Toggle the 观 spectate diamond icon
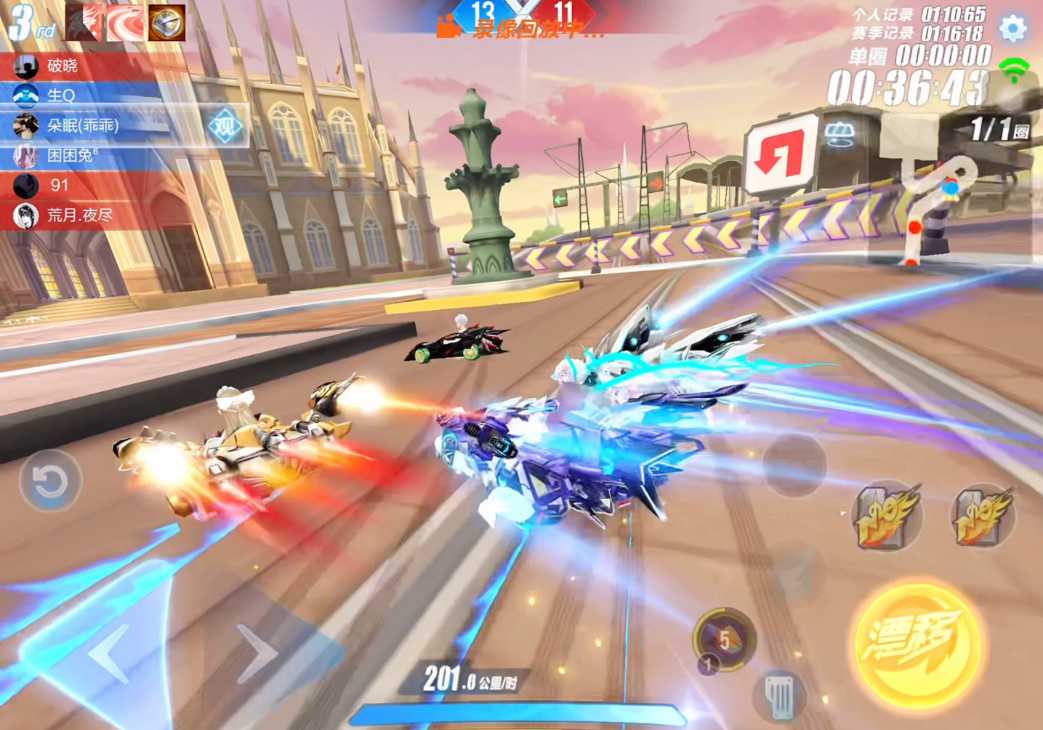Image resolution: width=1043 pixels, height=730 pixels. pos(226,125)
